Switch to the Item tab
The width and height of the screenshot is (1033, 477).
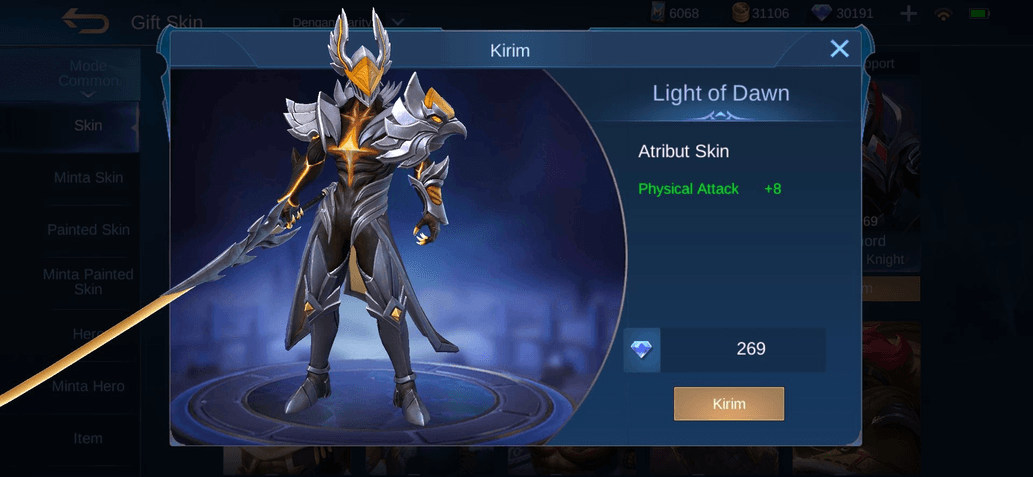pos(88,438)
